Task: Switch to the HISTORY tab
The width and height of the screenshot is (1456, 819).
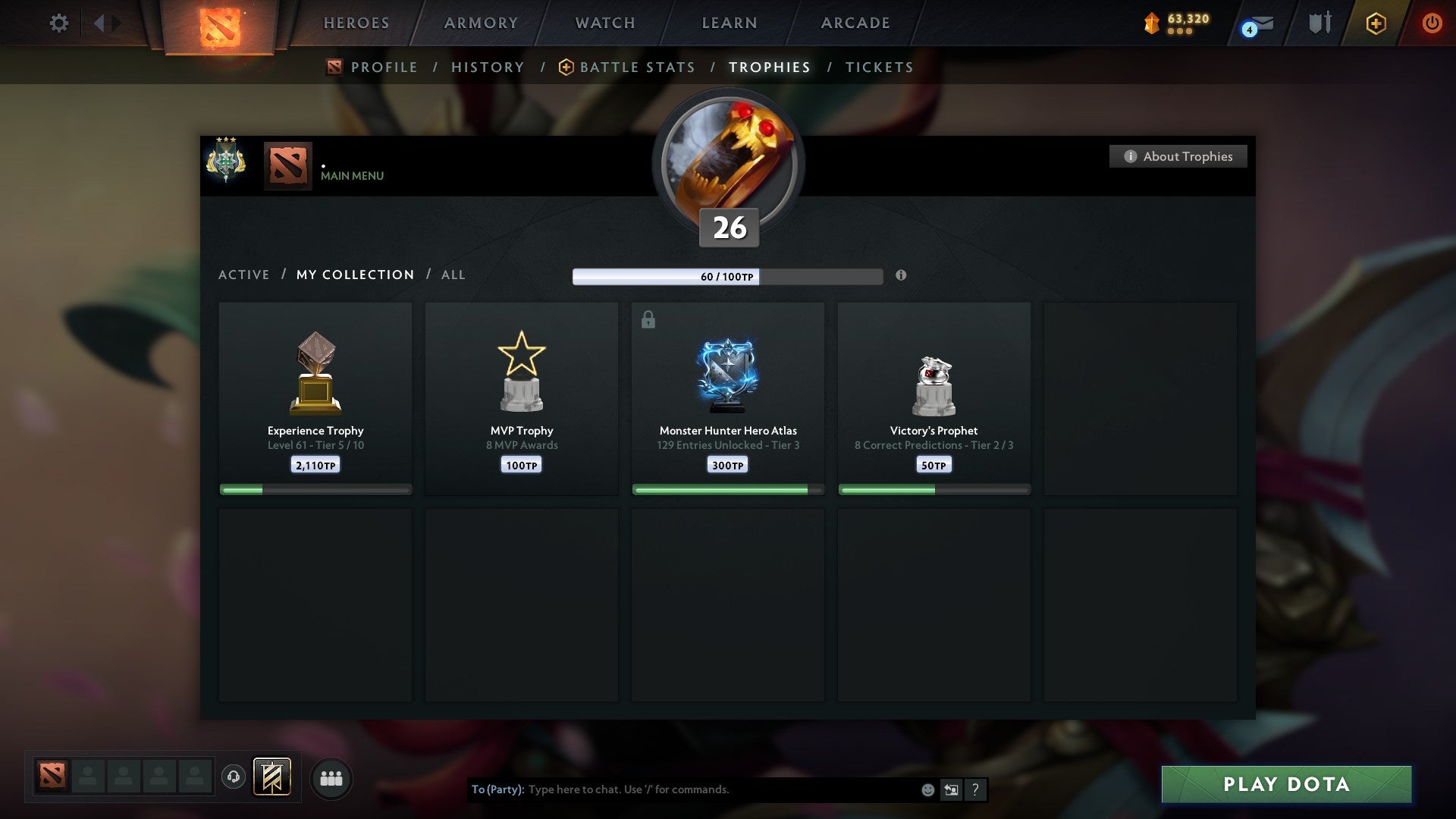Action: click(x=488, y=67)
